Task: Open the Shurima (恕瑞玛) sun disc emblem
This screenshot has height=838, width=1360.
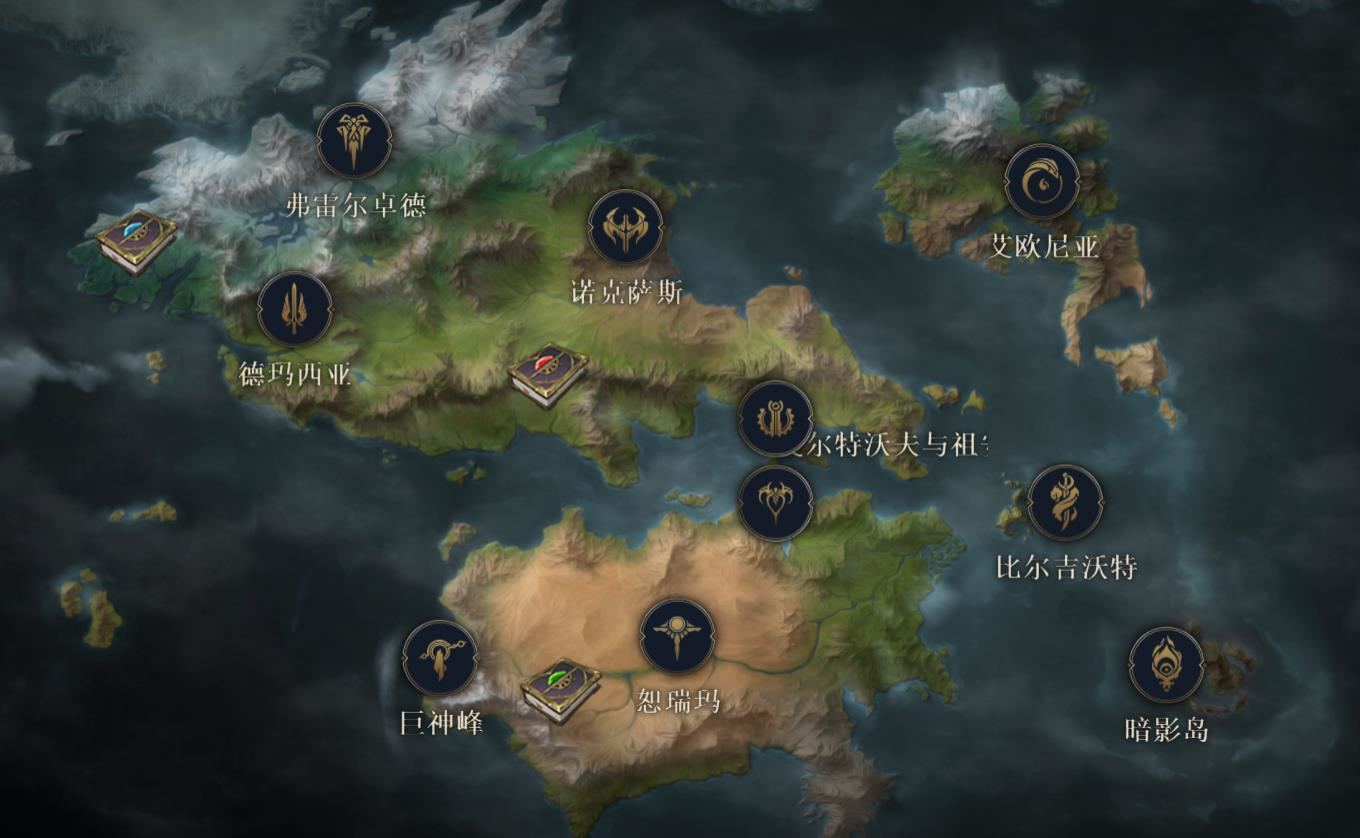Action: [677, 636]
